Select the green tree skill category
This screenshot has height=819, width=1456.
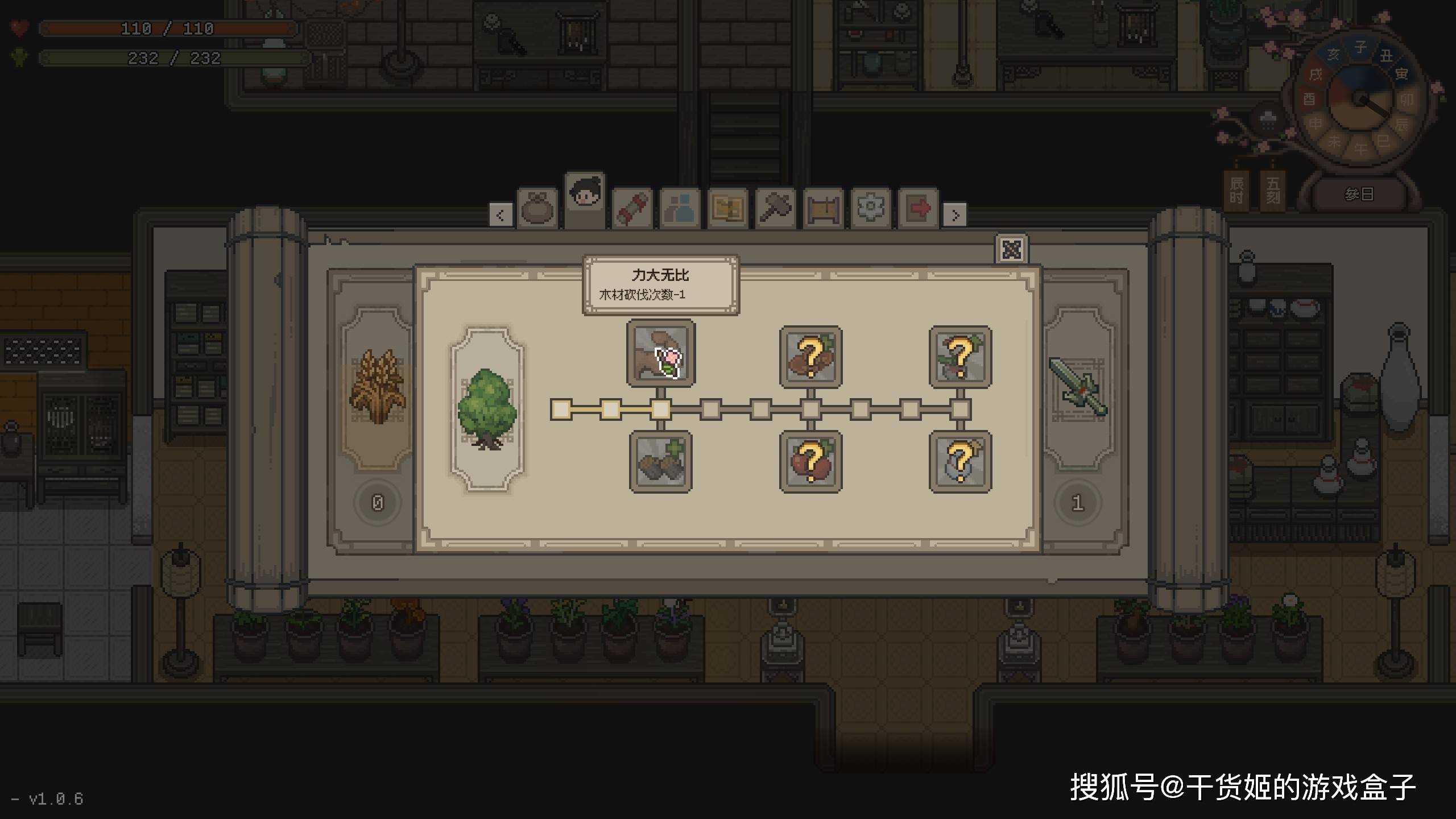487,408
